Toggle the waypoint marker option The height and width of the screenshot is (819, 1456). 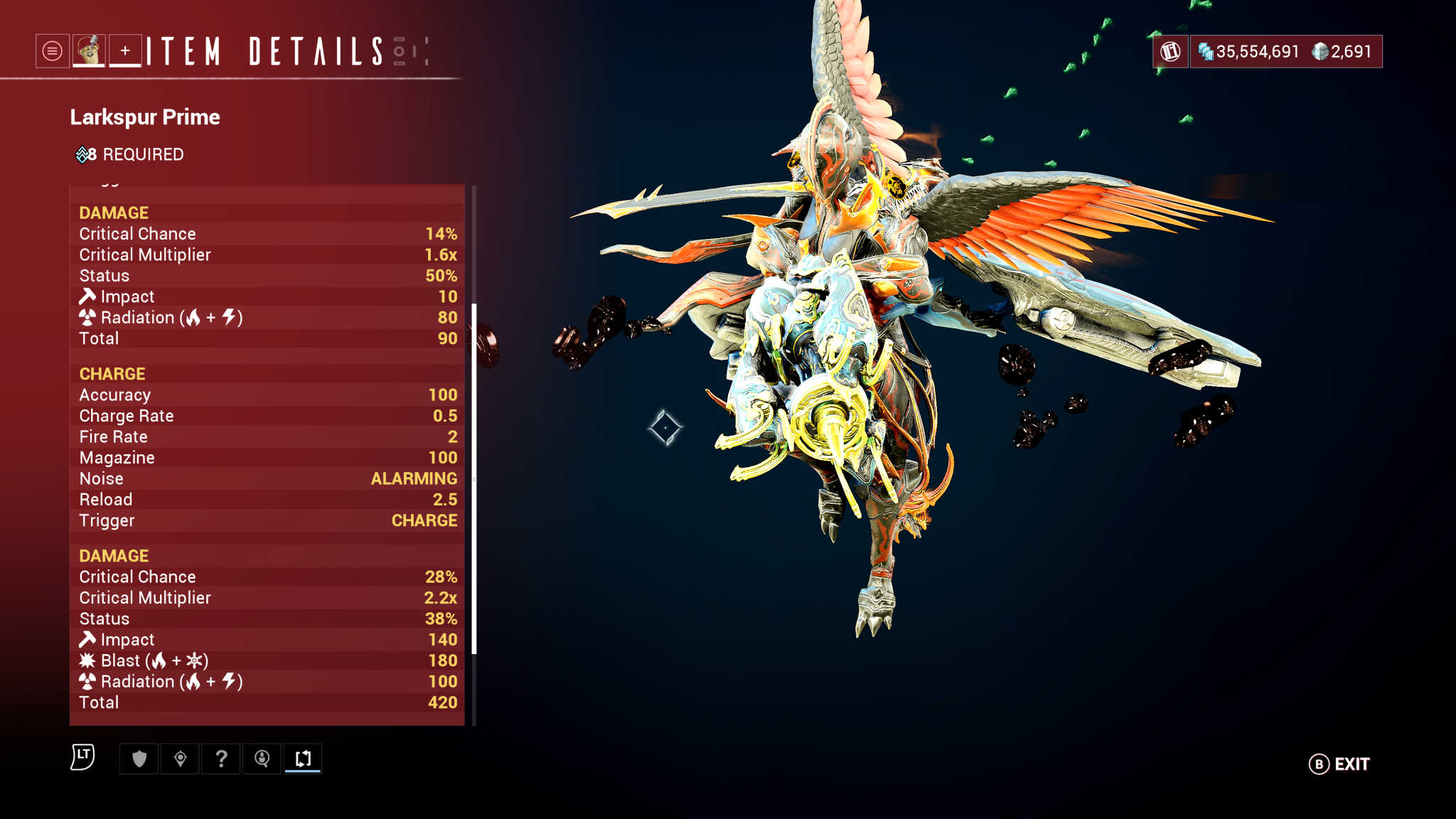click(179, 759)
